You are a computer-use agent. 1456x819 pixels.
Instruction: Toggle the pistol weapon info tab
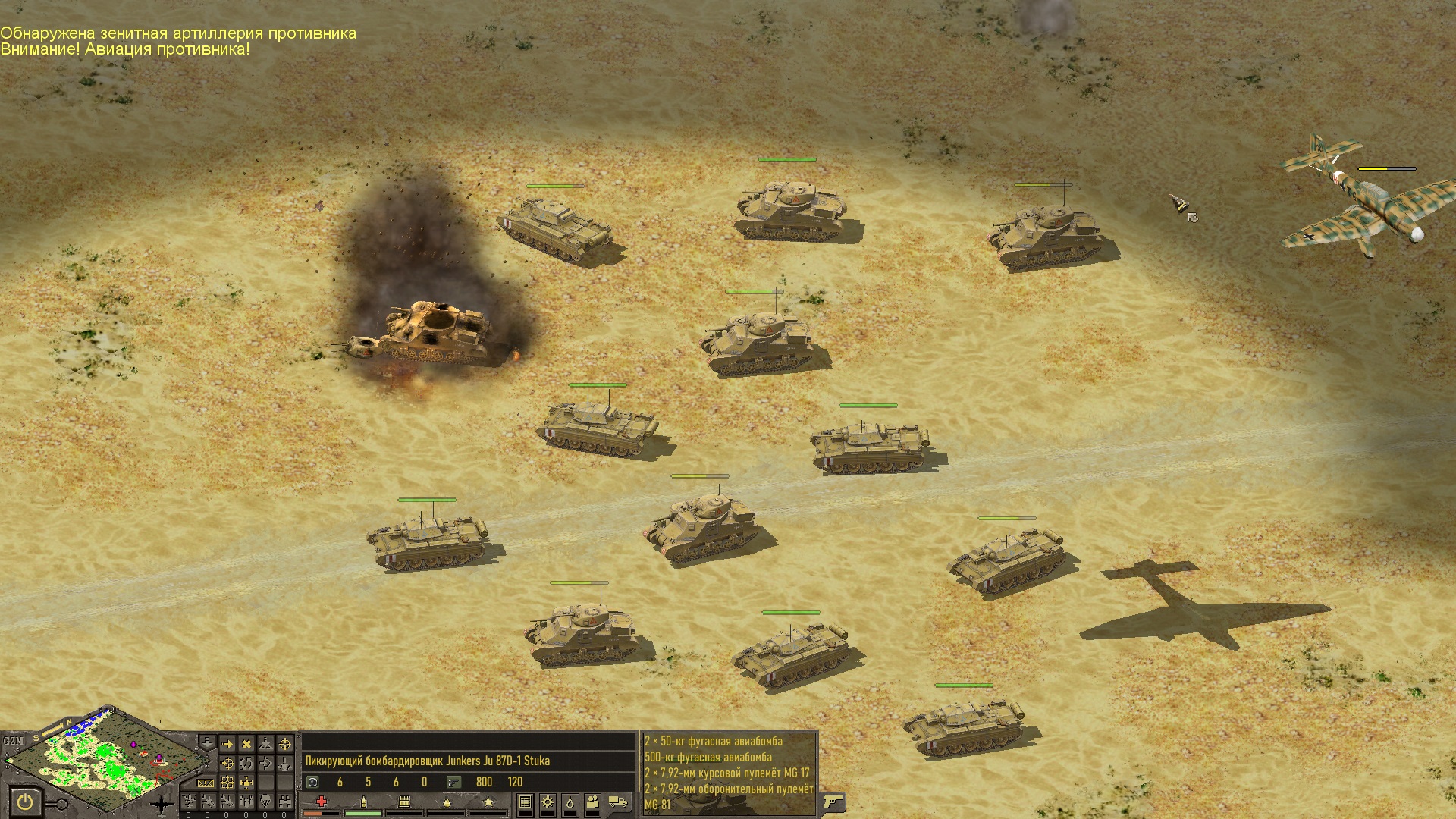(x=832, y=802)
